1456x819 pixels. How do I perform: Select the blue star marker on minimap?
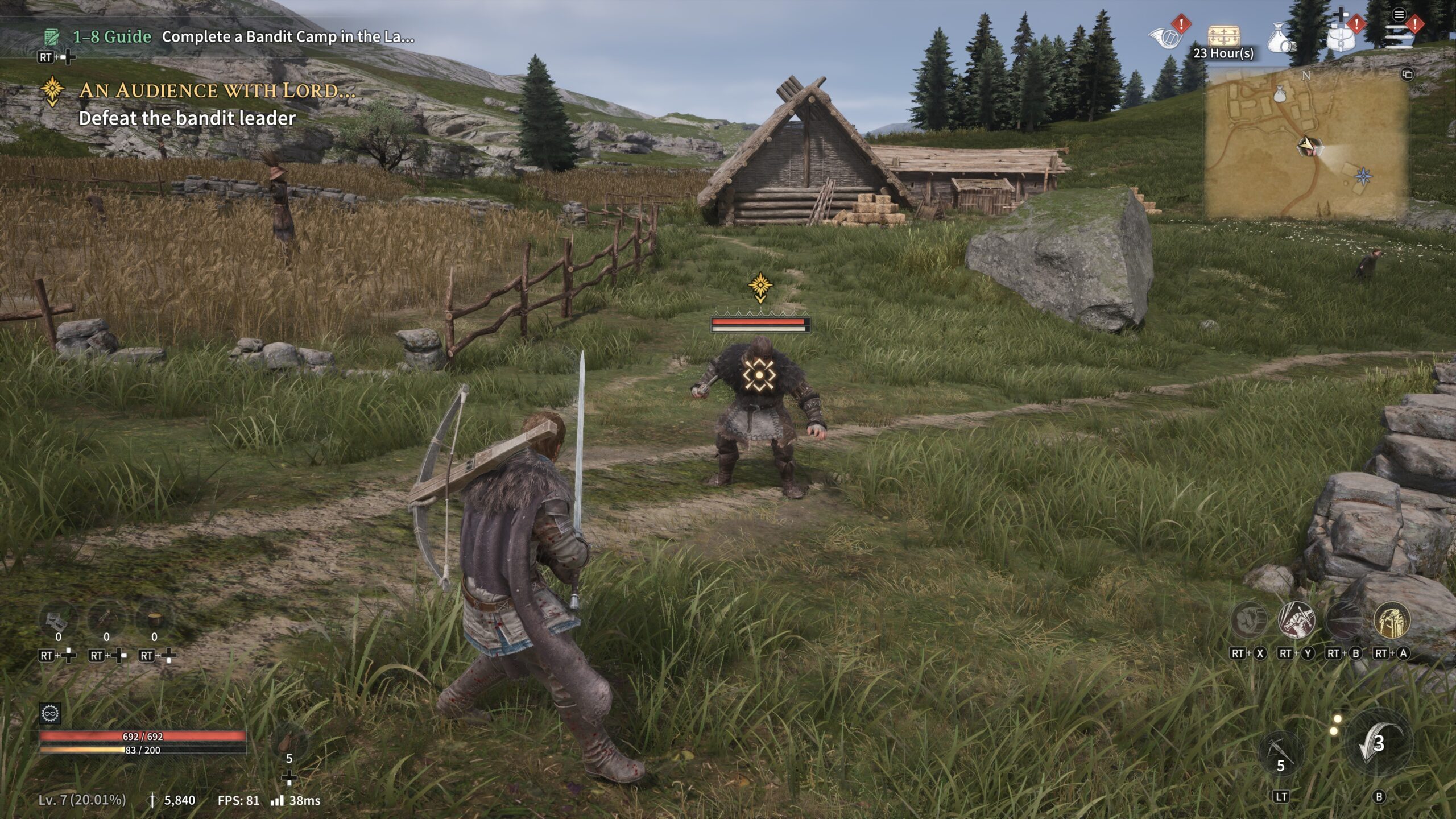tap(1363, 176)
